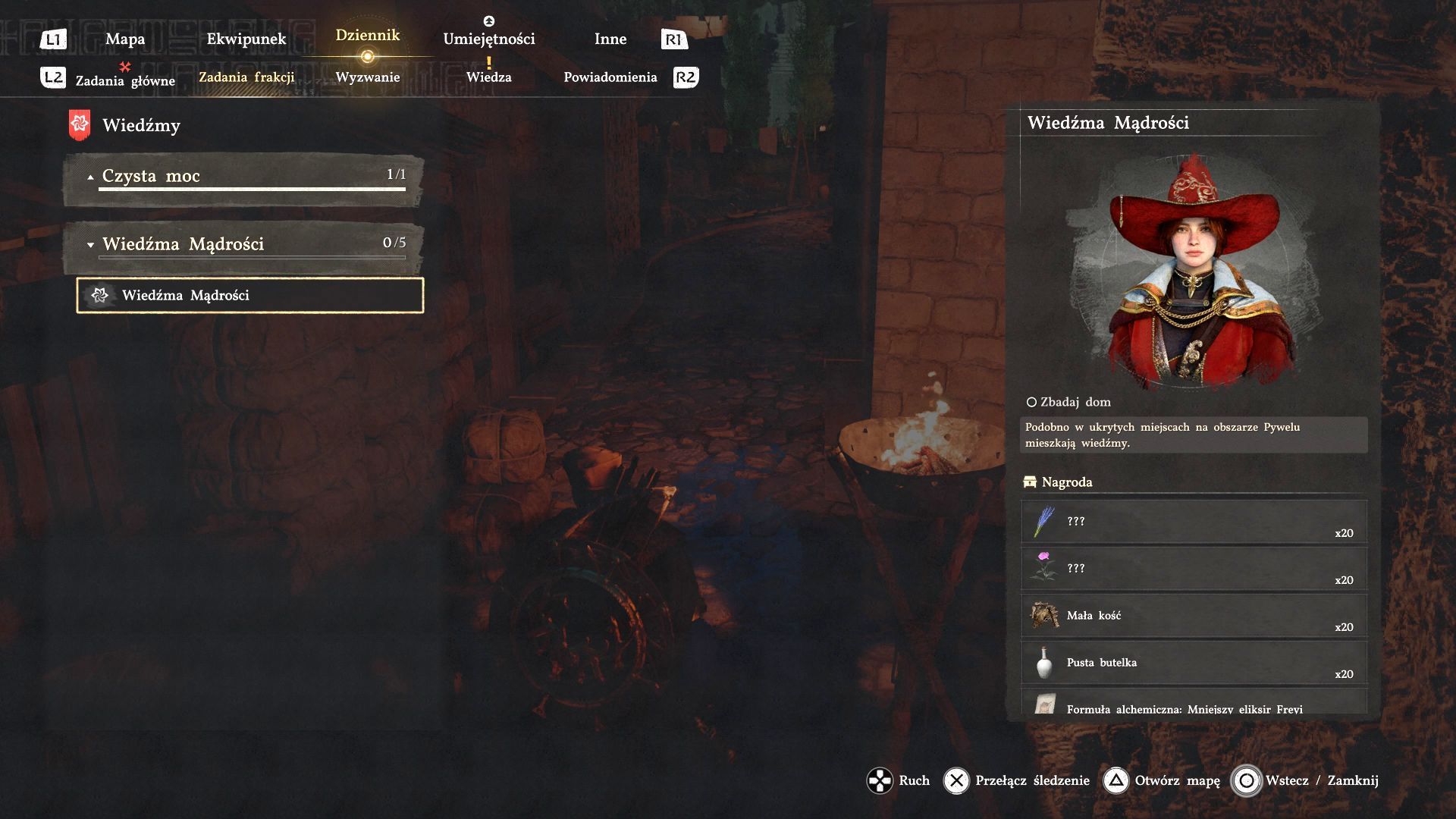Viewport: 1456px width, 819px height.
Task: Select the Formuła alchemiczna reward row
Action: [1194, 705]
